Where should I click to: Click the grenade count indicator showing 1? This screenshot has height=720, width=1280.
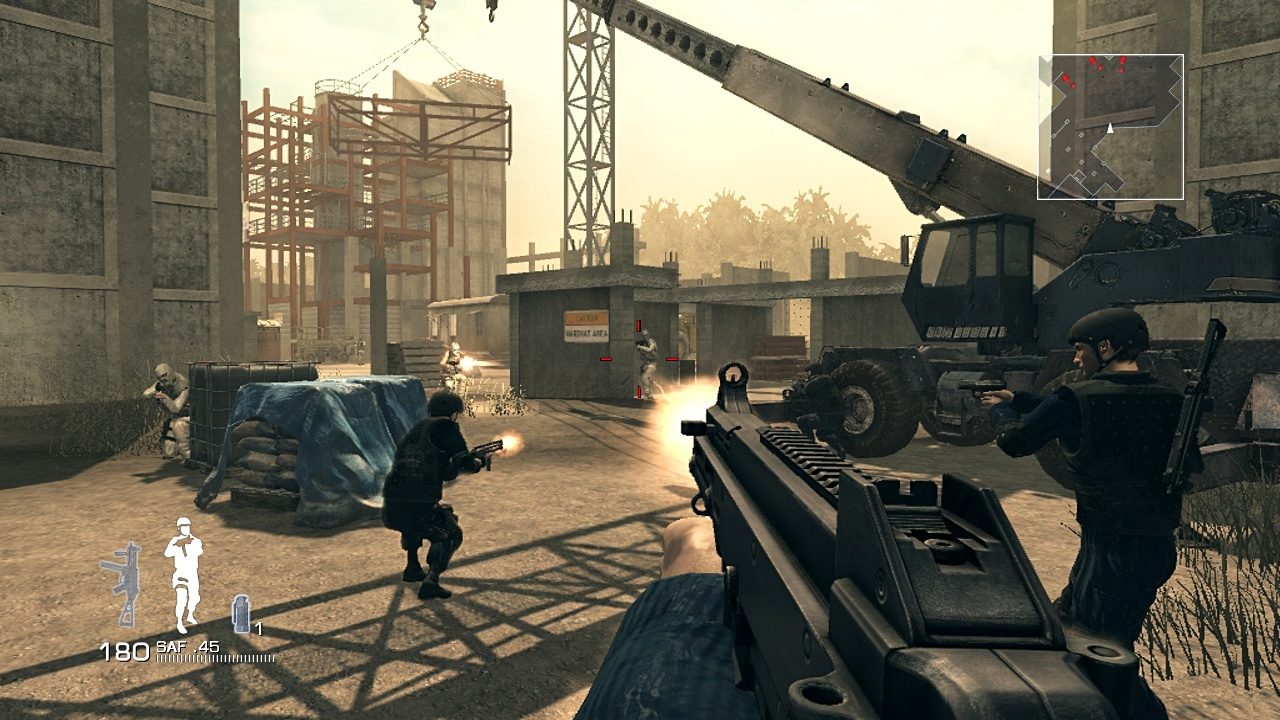pos(258,629)
